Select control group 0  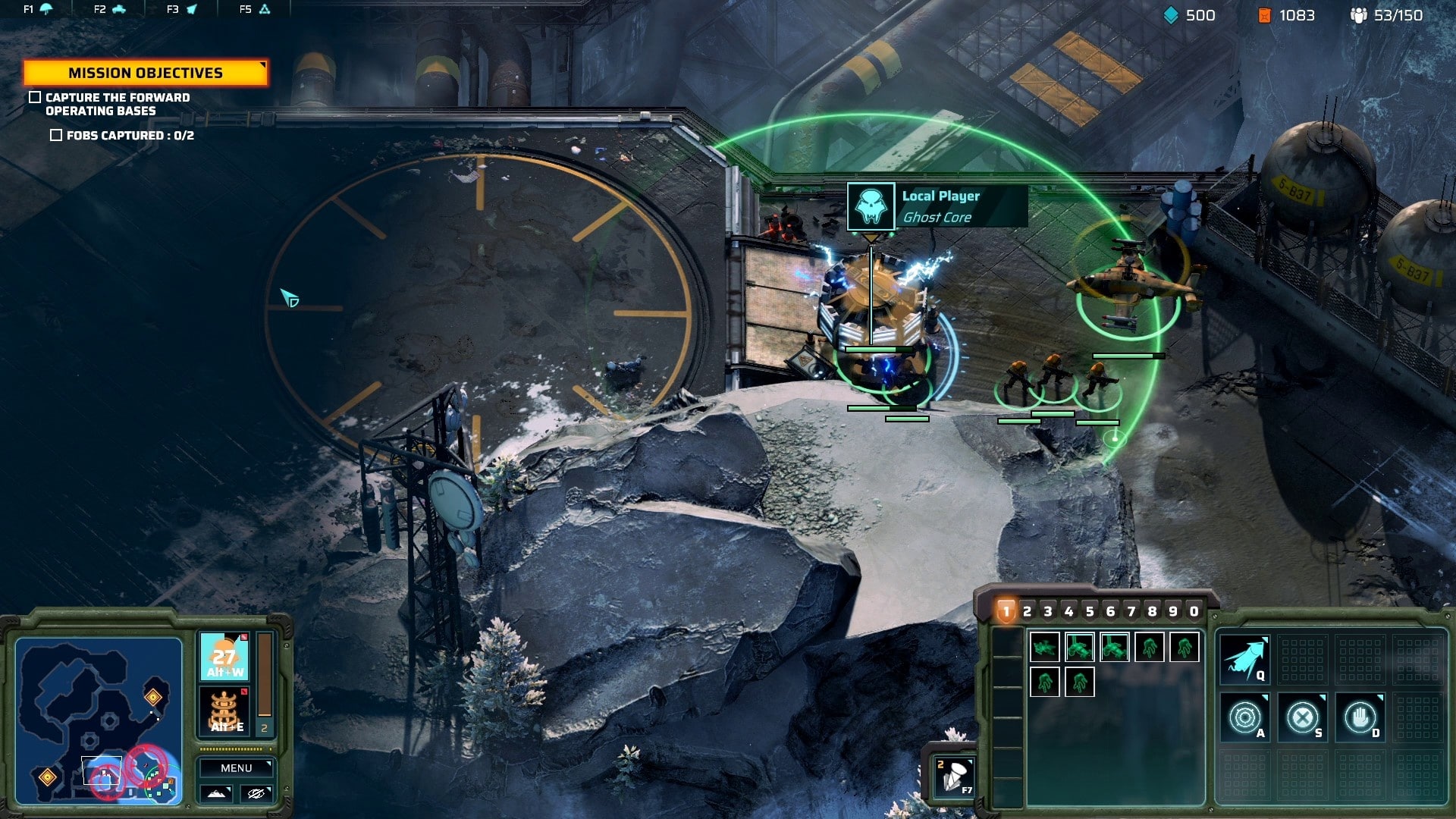click(1194, 611)
